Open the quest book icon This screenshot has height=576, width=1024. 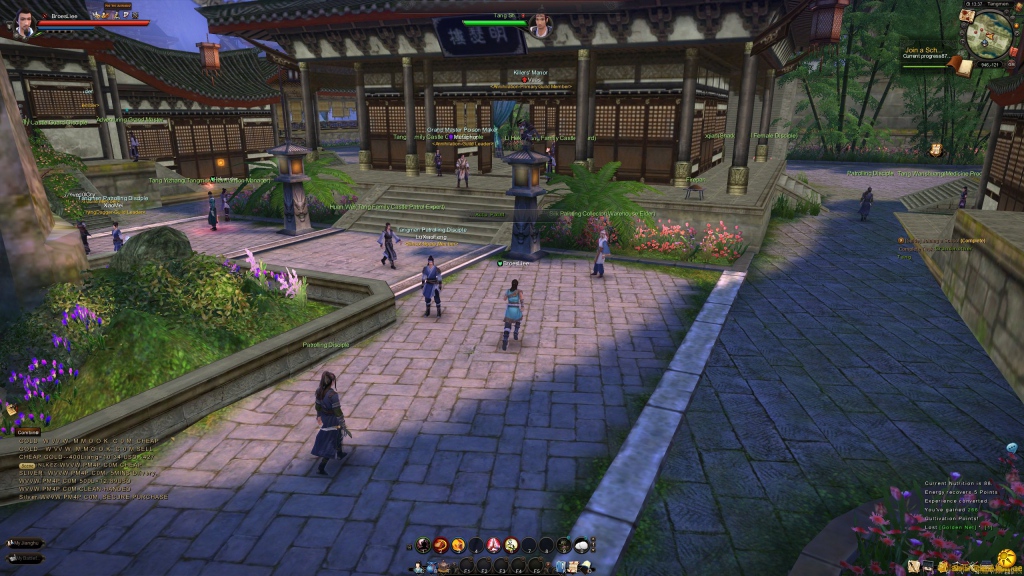963,66
